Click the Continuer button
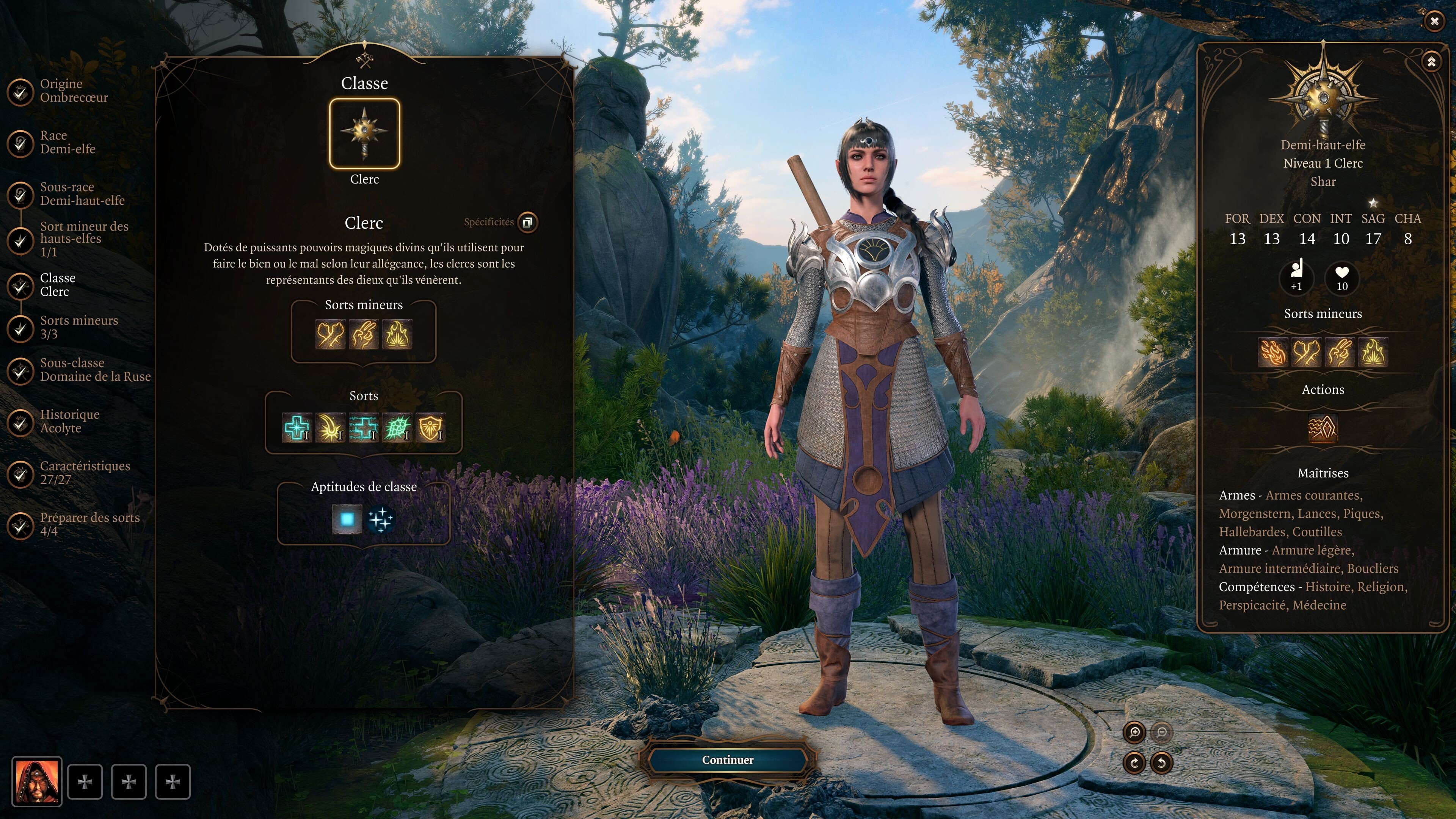The height and width of the screenshot is (819, 1456). pyautogui.click(x=728, y=760)
